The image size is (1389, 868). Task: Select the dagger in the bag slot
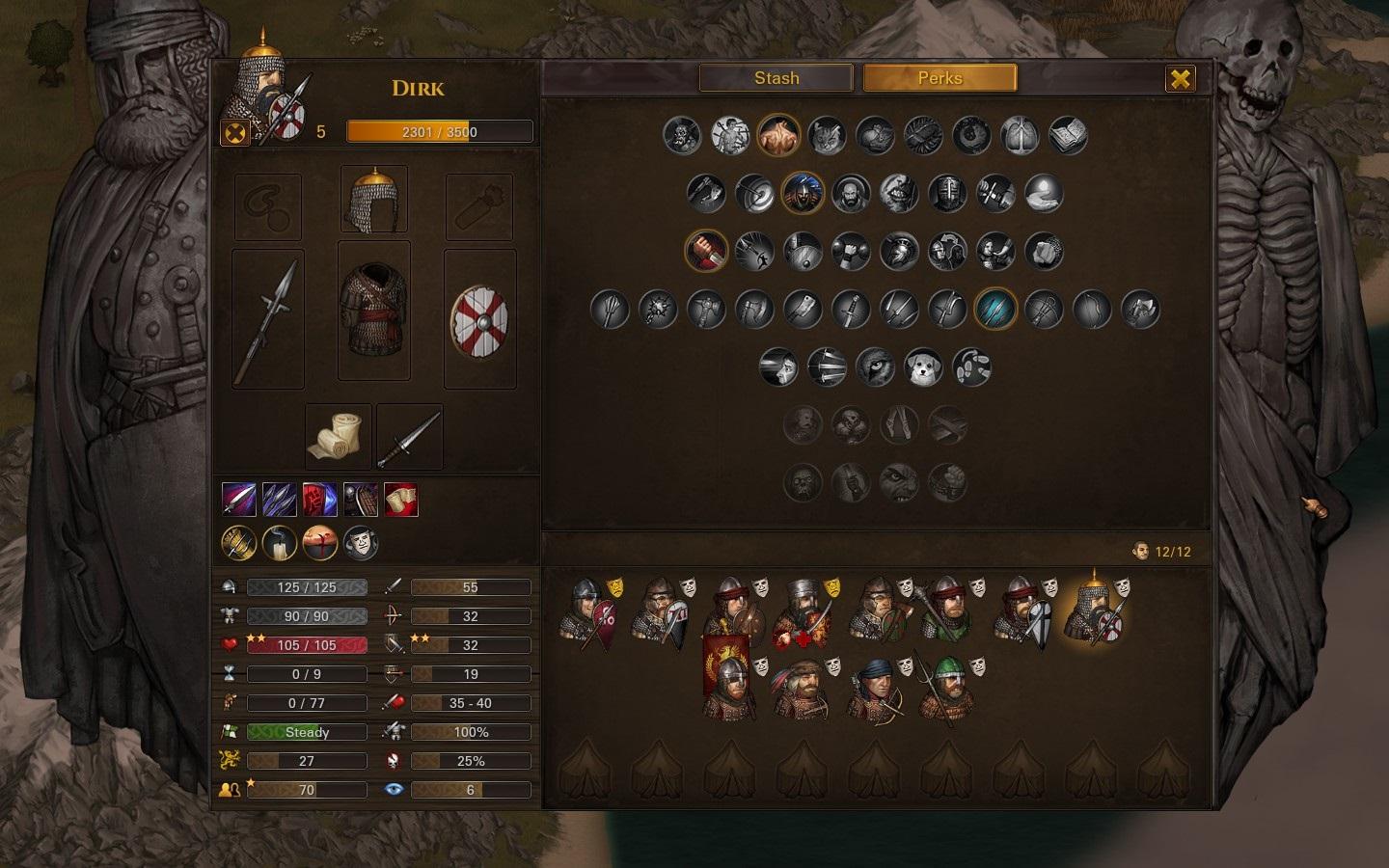click(x=410, y=437)
